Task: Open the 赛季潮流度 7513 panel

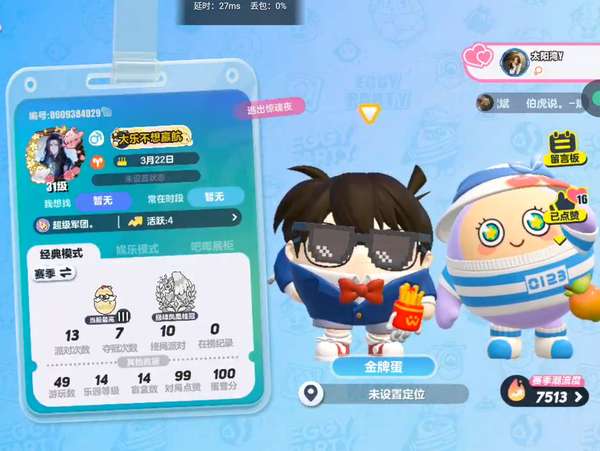Action: (x=546, y=392)
